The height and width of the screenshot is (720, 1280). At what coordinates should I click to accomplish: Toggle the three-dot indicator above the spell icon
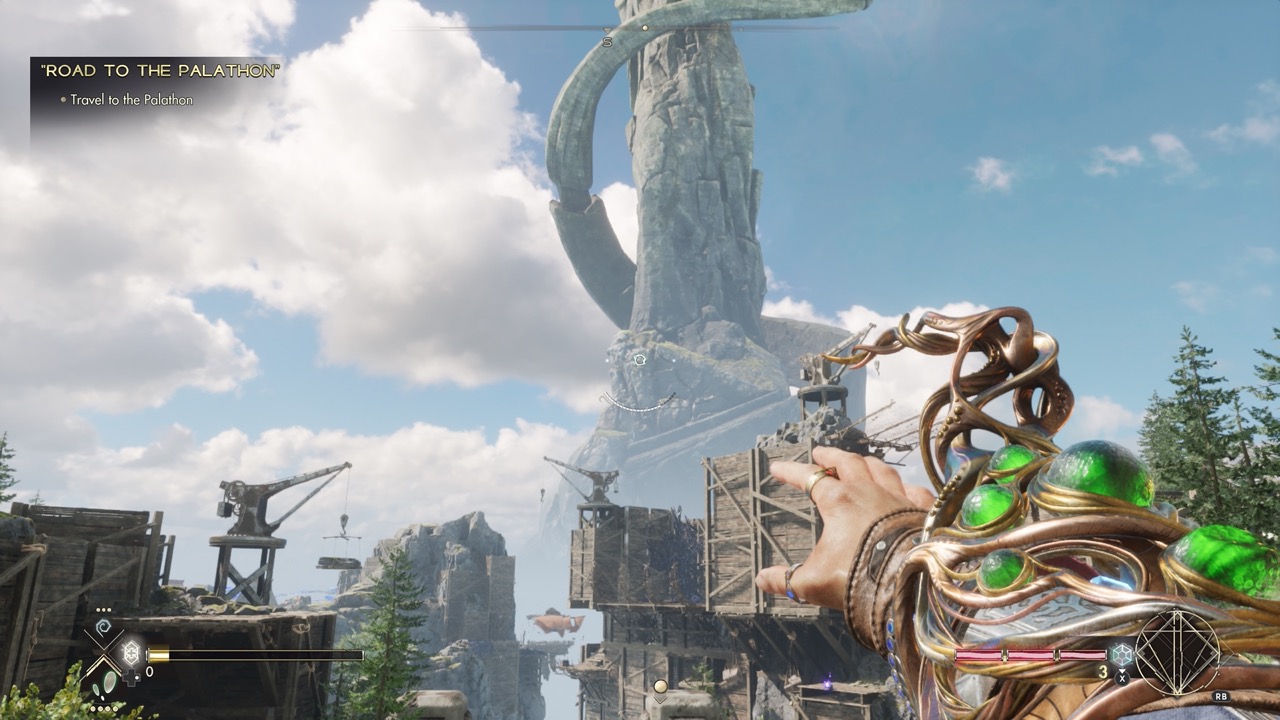(x=104, y=609)
